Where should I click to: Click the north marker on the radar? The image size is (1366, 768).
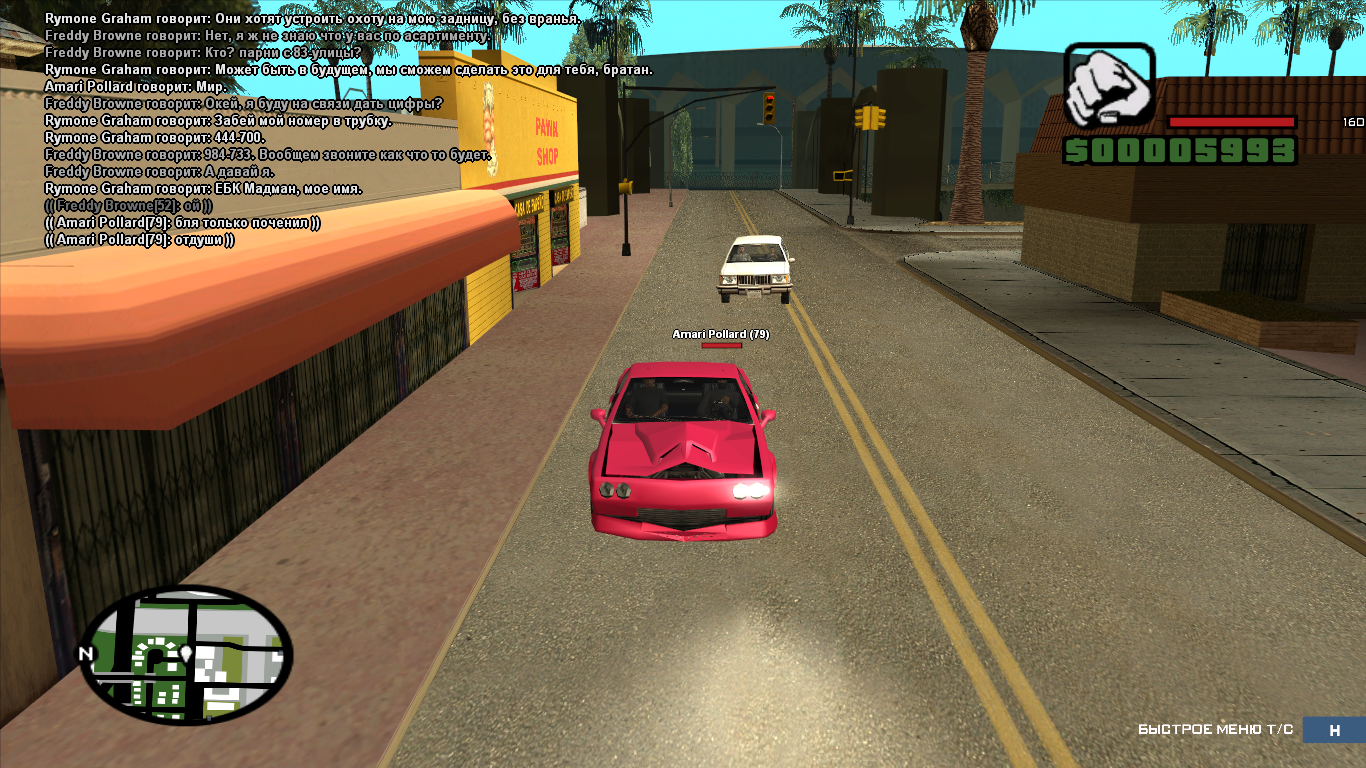click(x=85, y=655)
